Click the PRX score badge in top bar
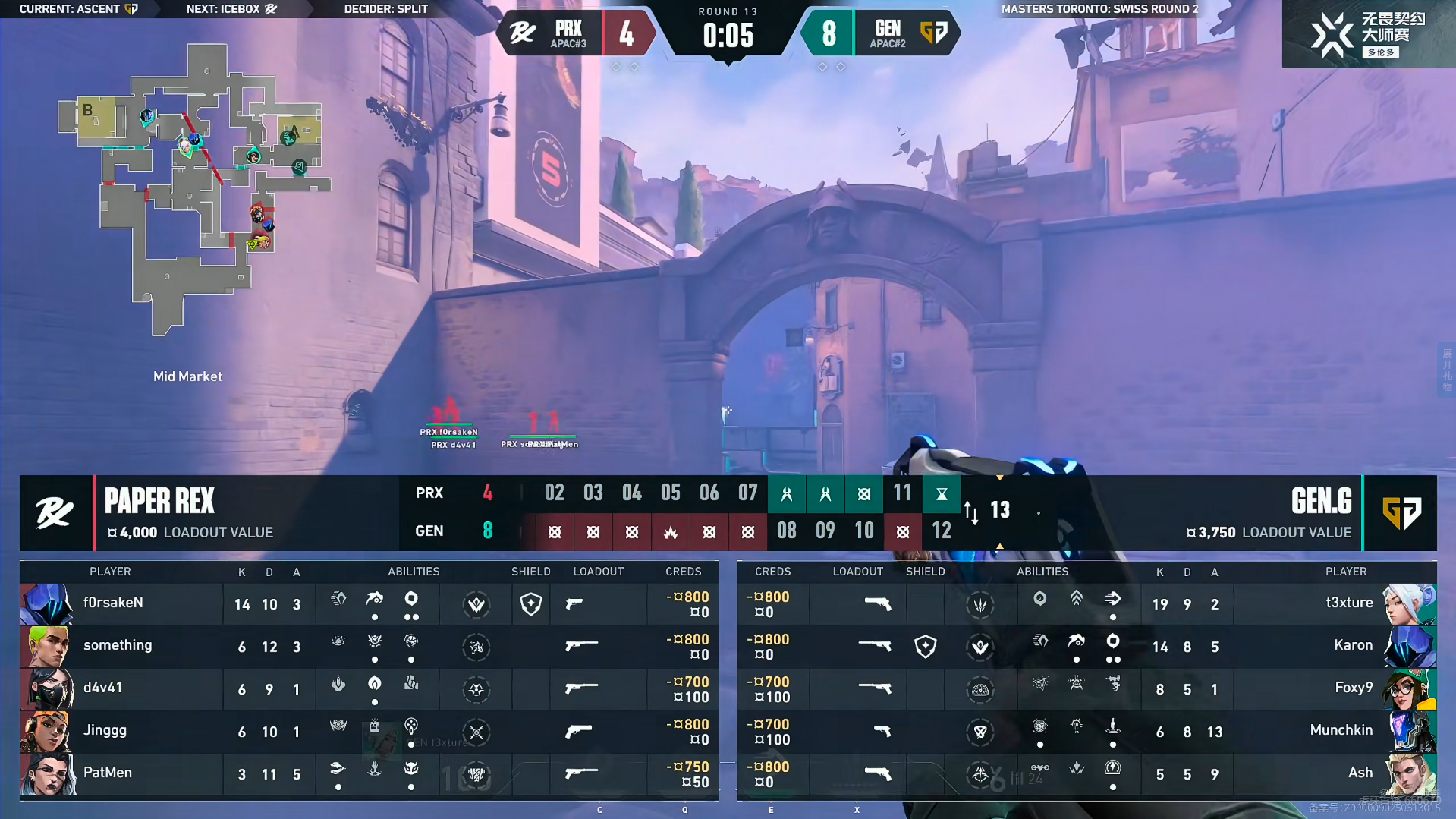The height and width of the screenshot is (819, 1456). 626,33
